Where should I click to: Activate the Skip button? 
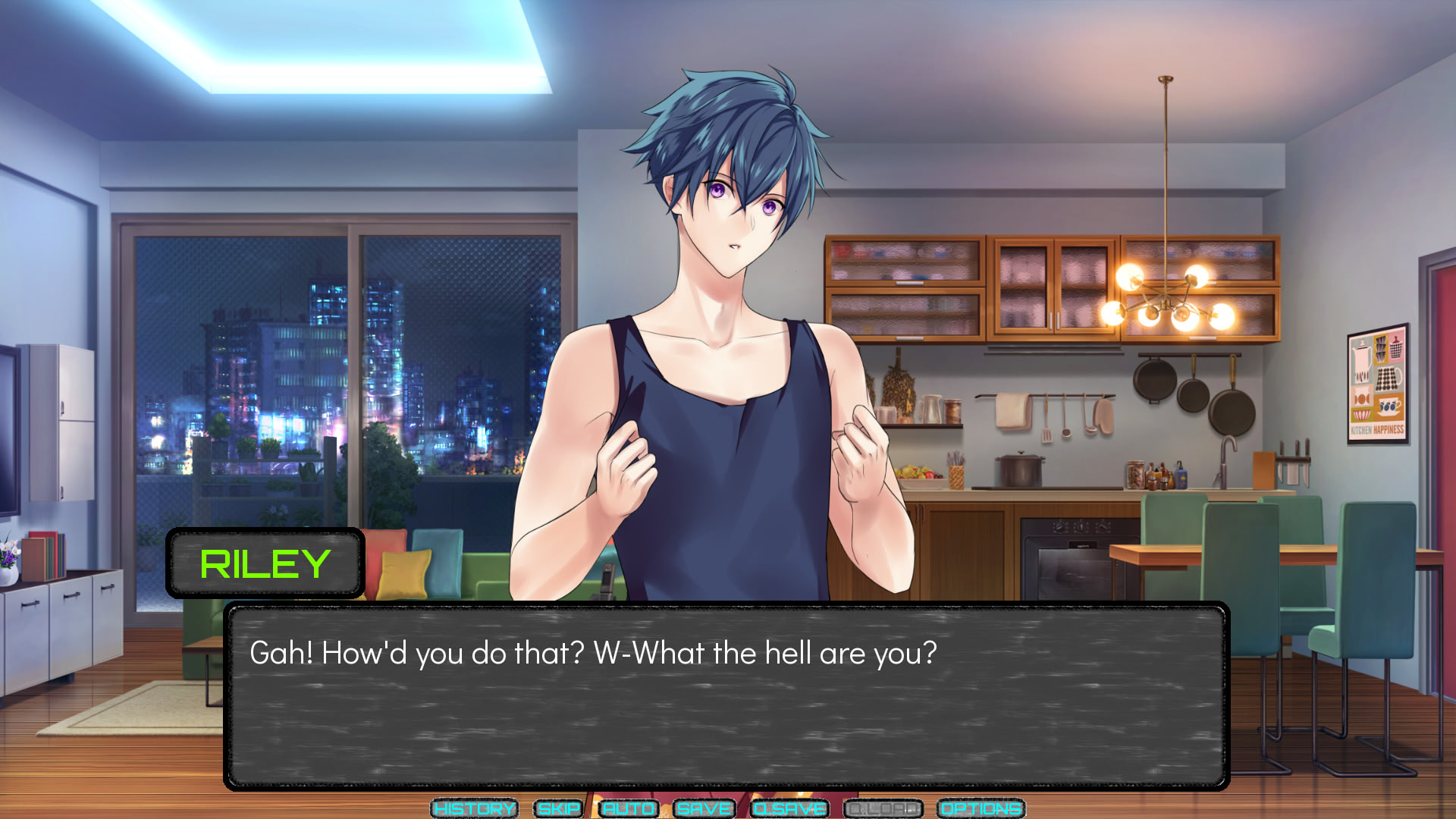click(559, 808)
